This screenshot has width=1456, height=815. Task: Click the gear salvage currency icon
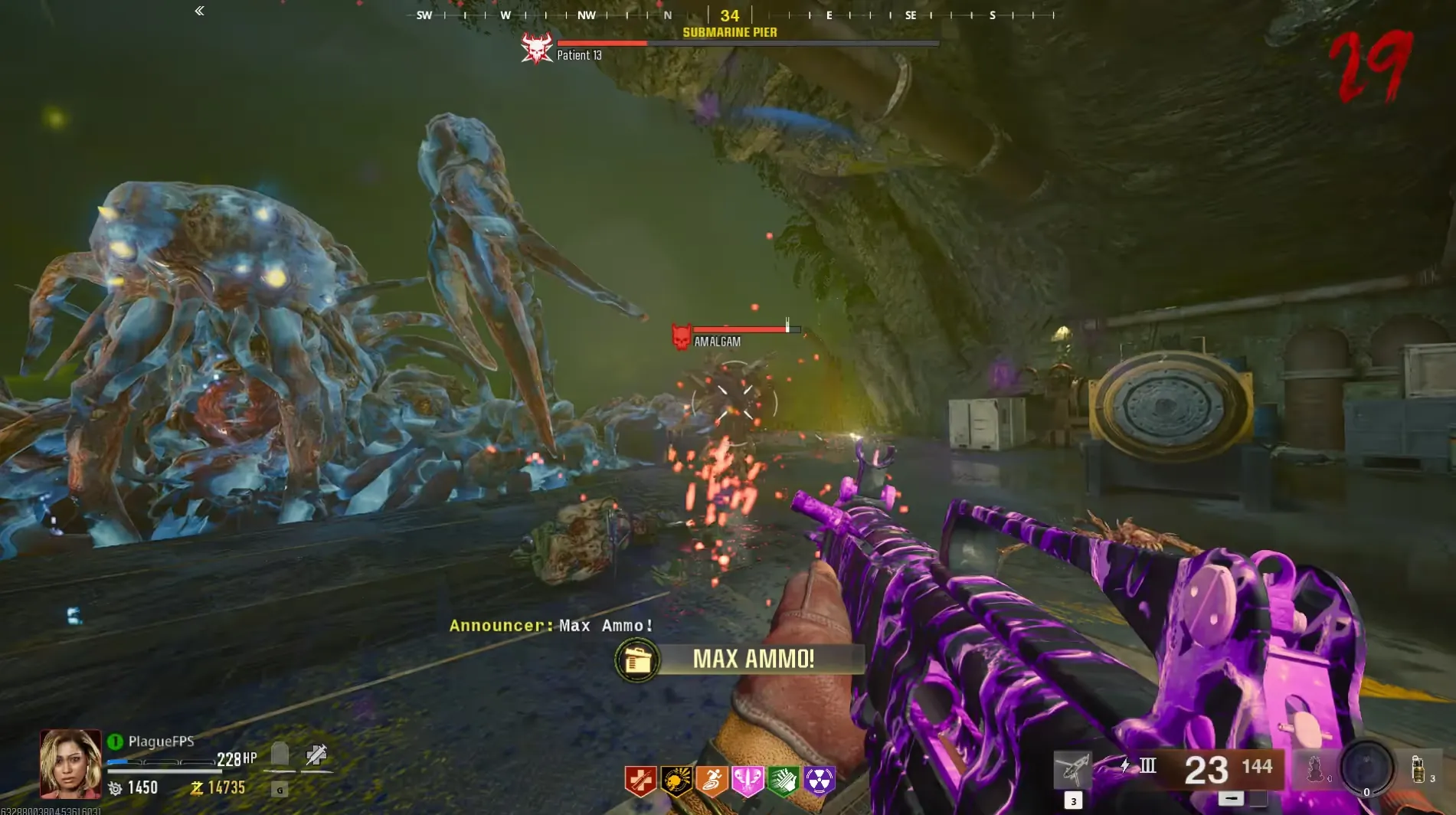tap(116, 788)
